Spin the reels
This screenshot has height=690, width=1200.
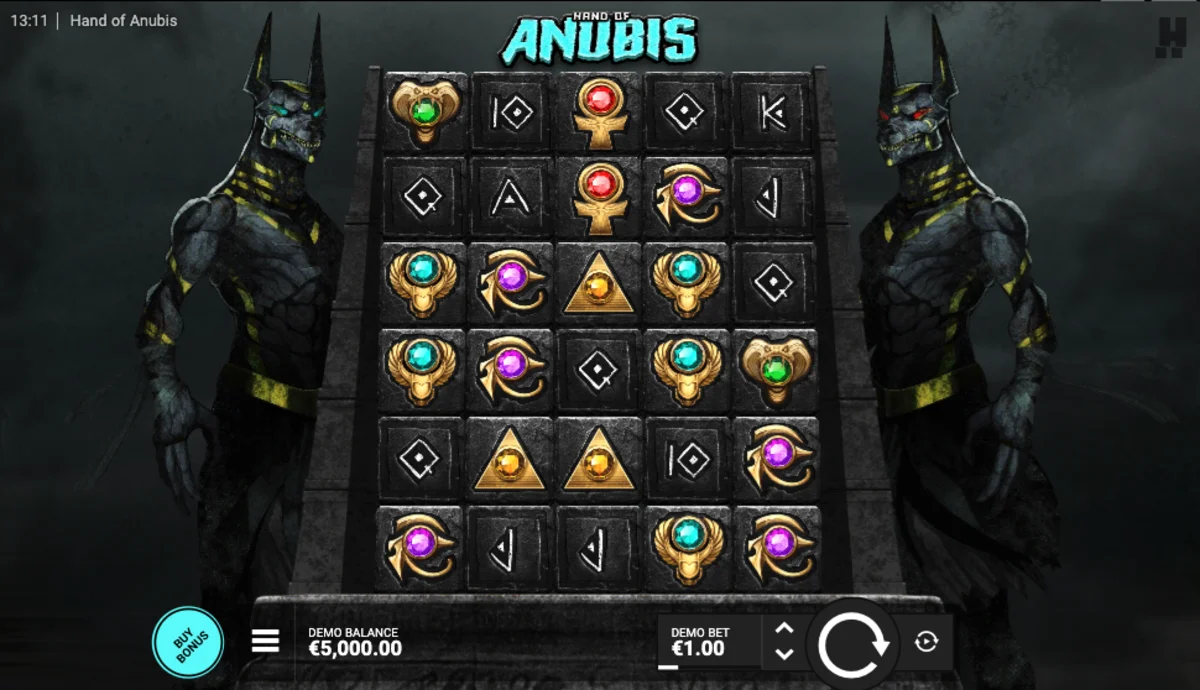pyautogui.click(x=853, y=643)
